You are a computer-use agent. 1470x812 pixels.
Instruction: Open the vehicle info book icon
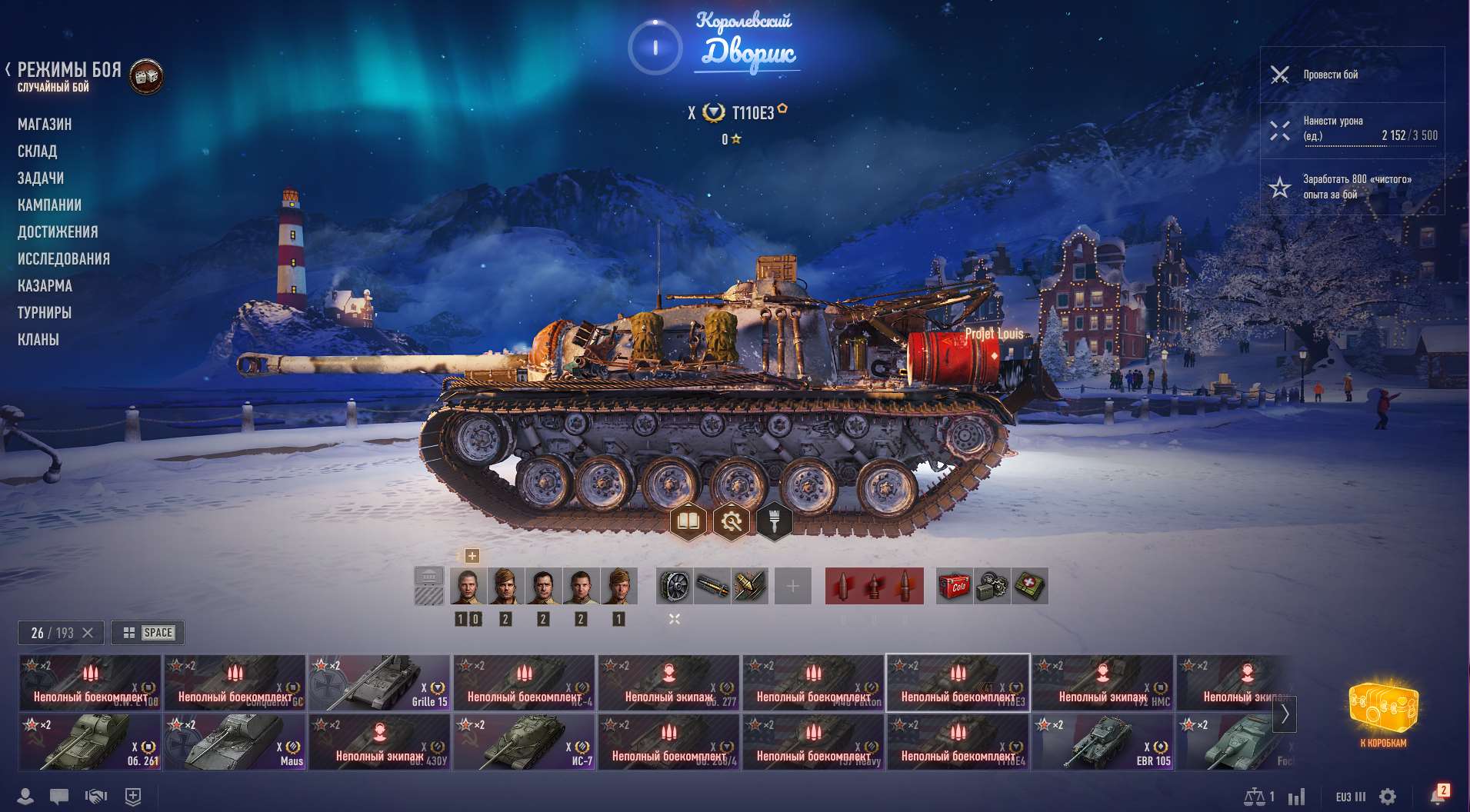690,521
